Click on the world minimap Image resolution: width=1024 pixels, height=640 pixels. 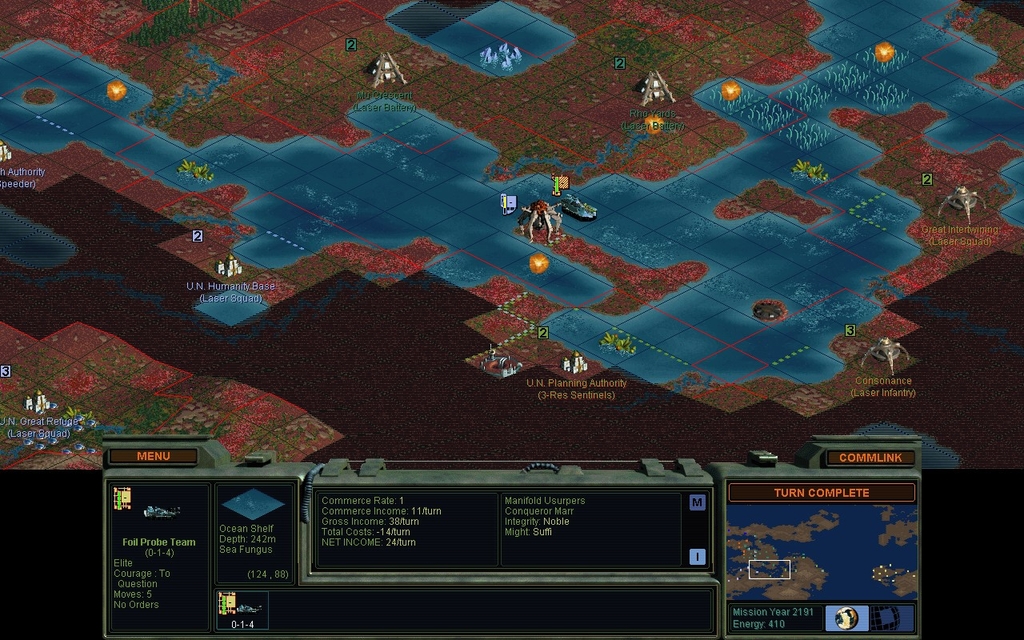point(821,552)
